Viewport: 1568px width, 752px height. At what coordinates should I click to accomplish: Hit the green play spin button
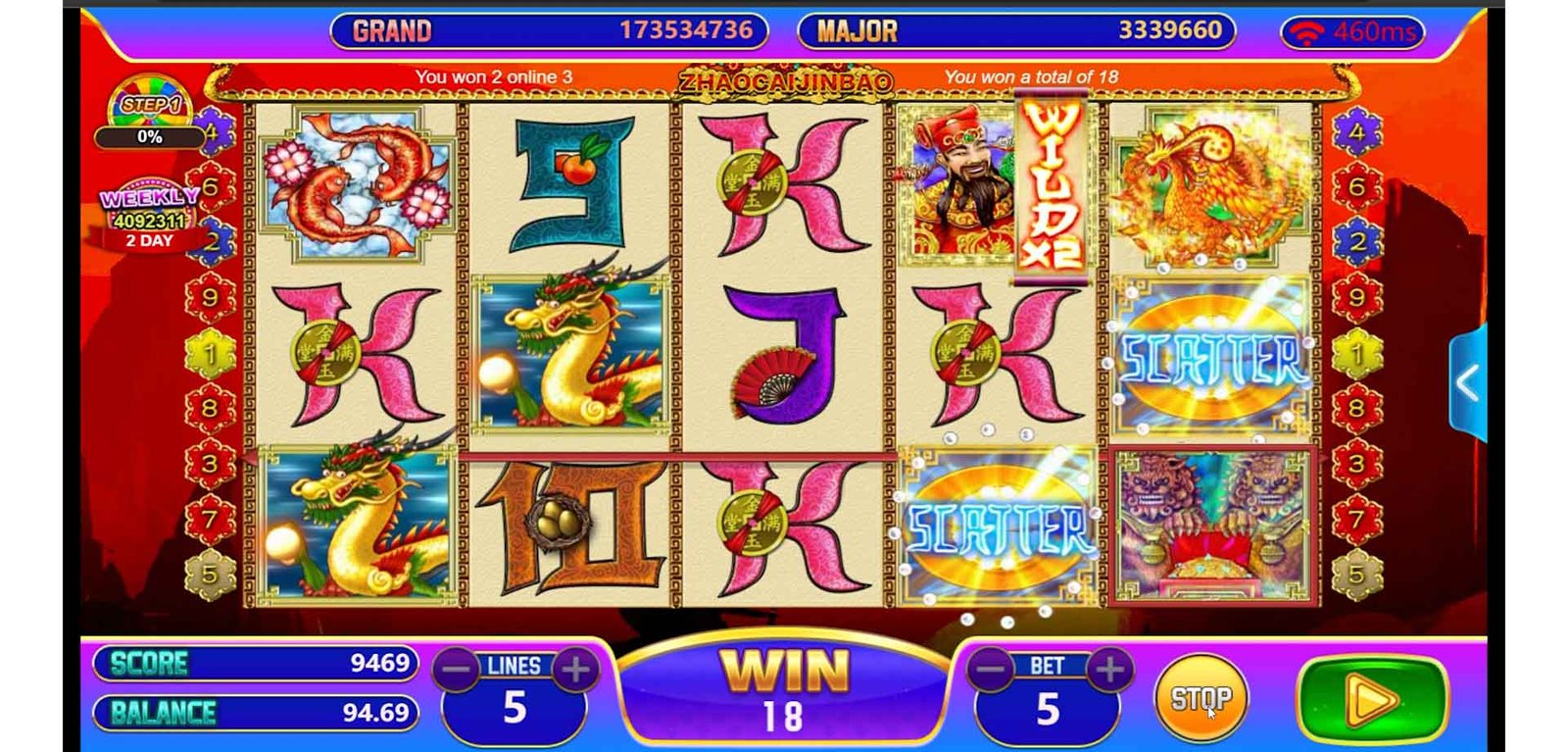tap(1371, 700)
